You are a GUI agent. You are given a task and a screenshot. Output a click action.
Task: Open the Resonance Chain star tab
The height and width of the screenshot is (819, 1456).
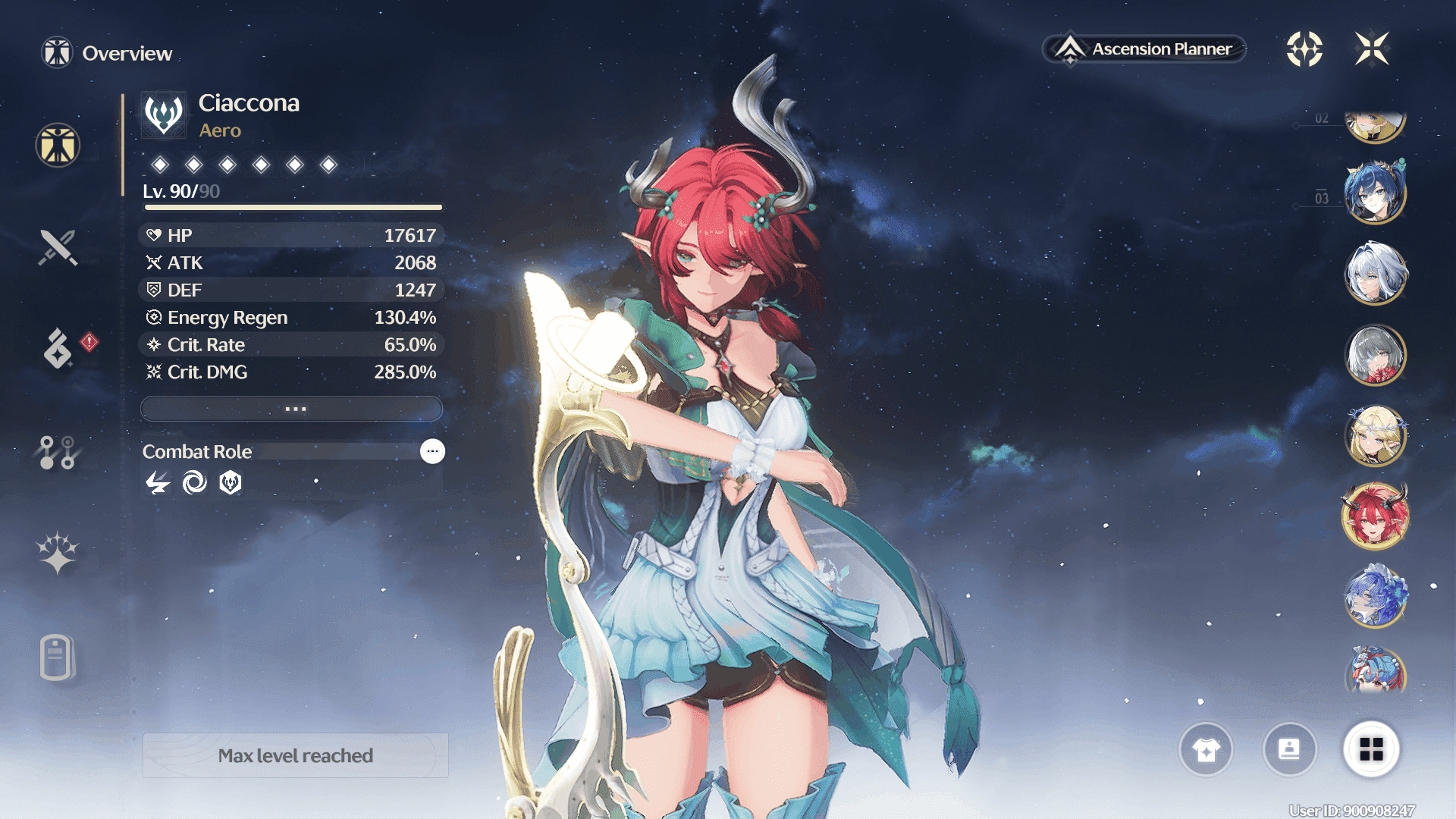coord(58,553)
